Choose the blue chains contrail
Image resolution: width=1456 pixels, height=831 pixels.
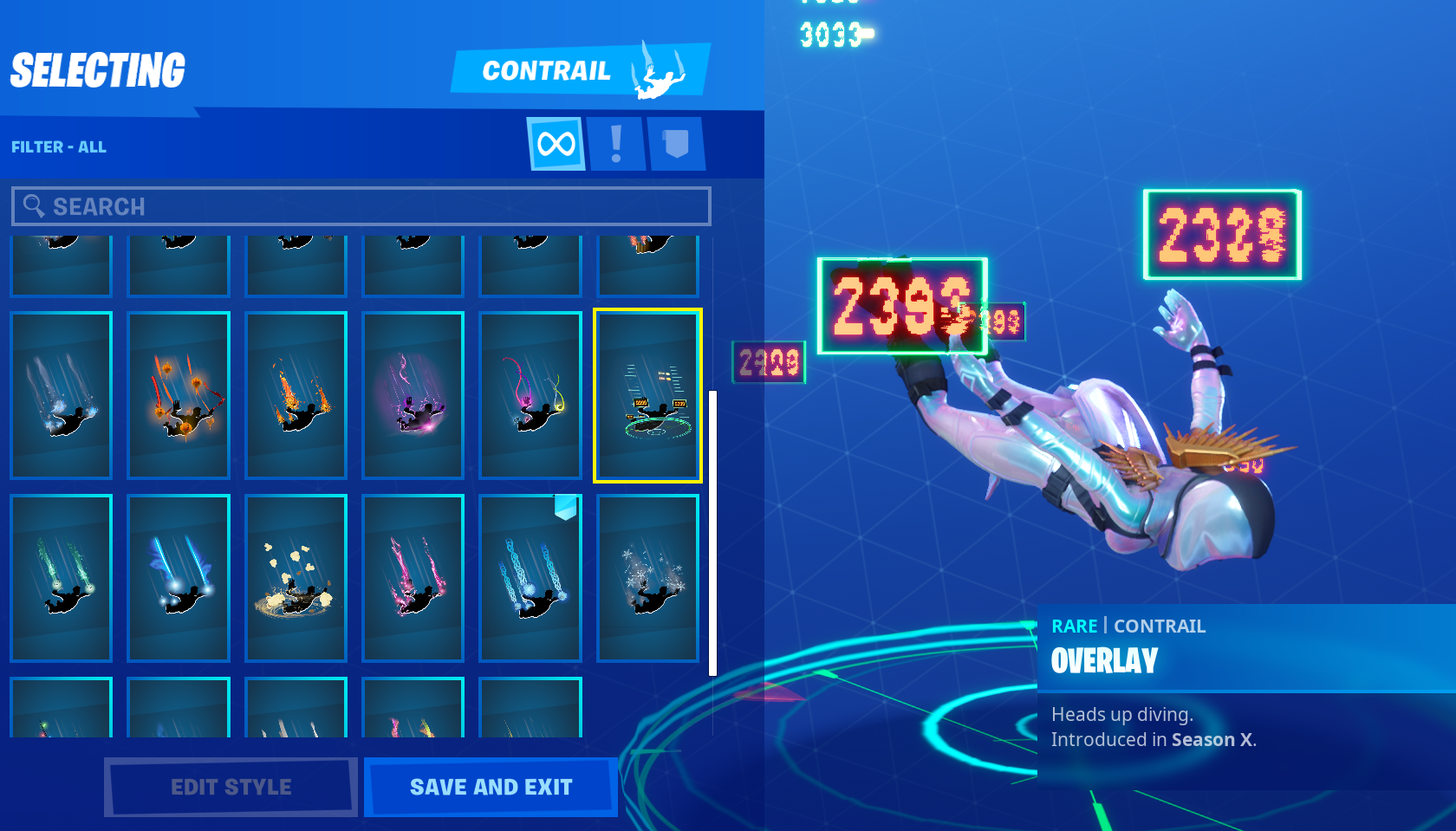coord(530,578)
